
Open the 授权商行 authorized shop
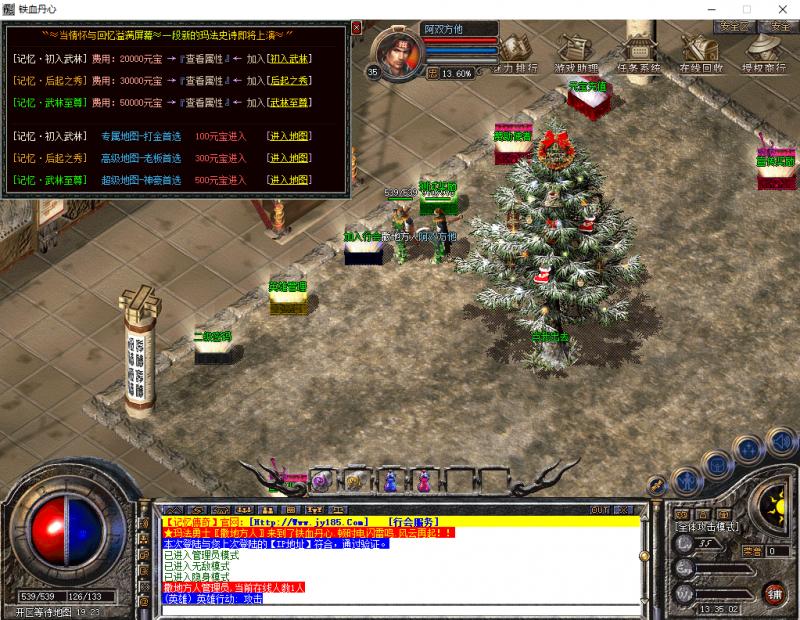762,53
